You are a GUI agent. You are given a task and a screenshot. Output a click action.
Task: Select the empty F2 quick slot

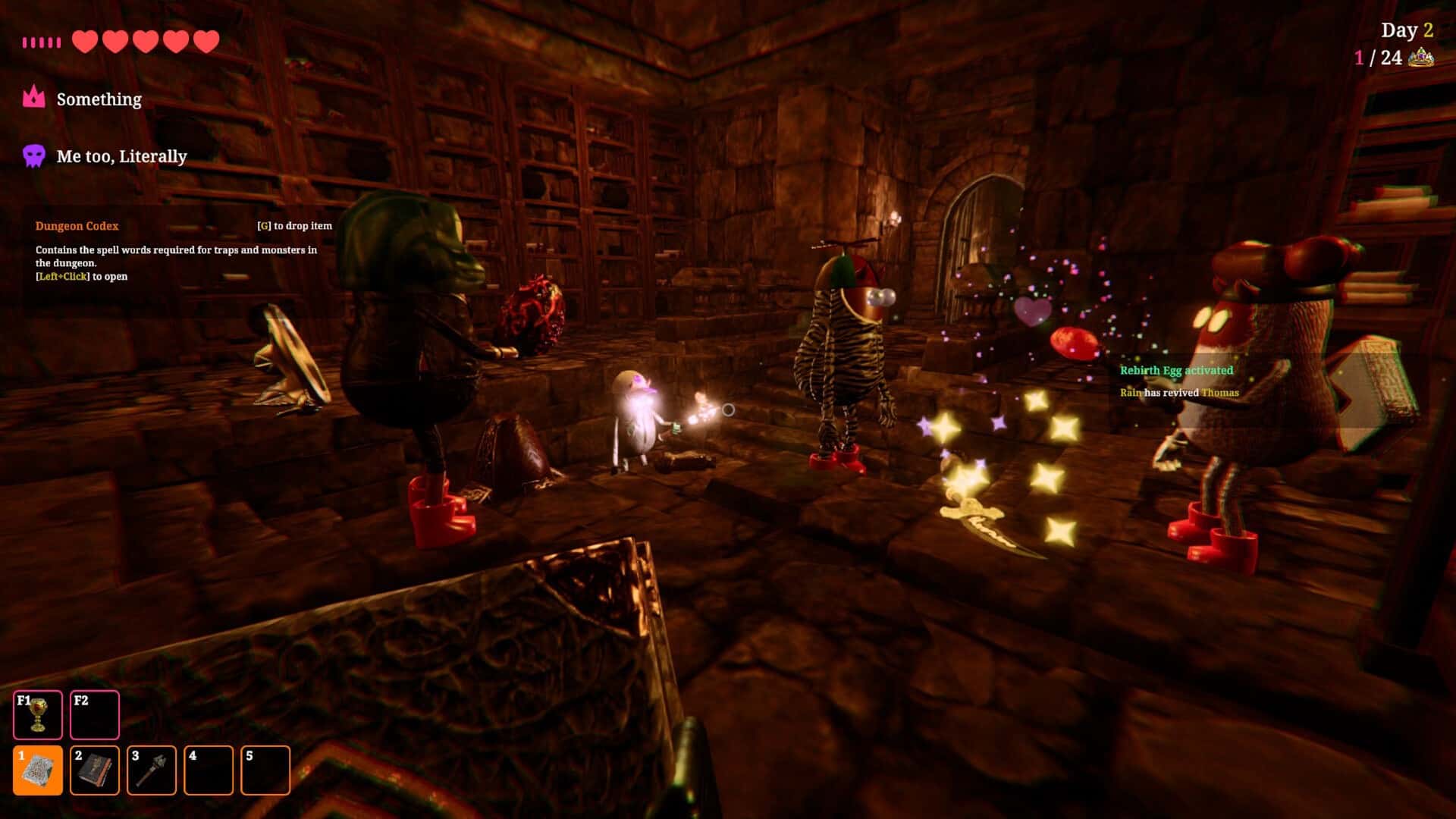[94, 714]
